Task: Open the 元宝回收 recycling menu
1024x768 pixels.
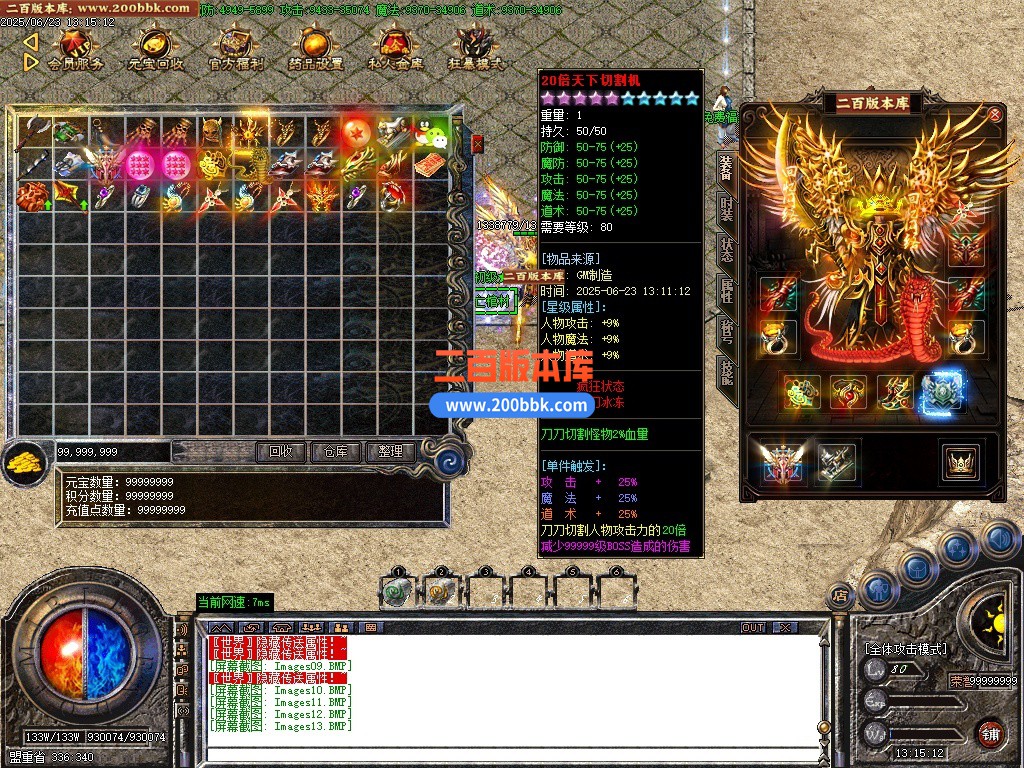Action: 155,48
